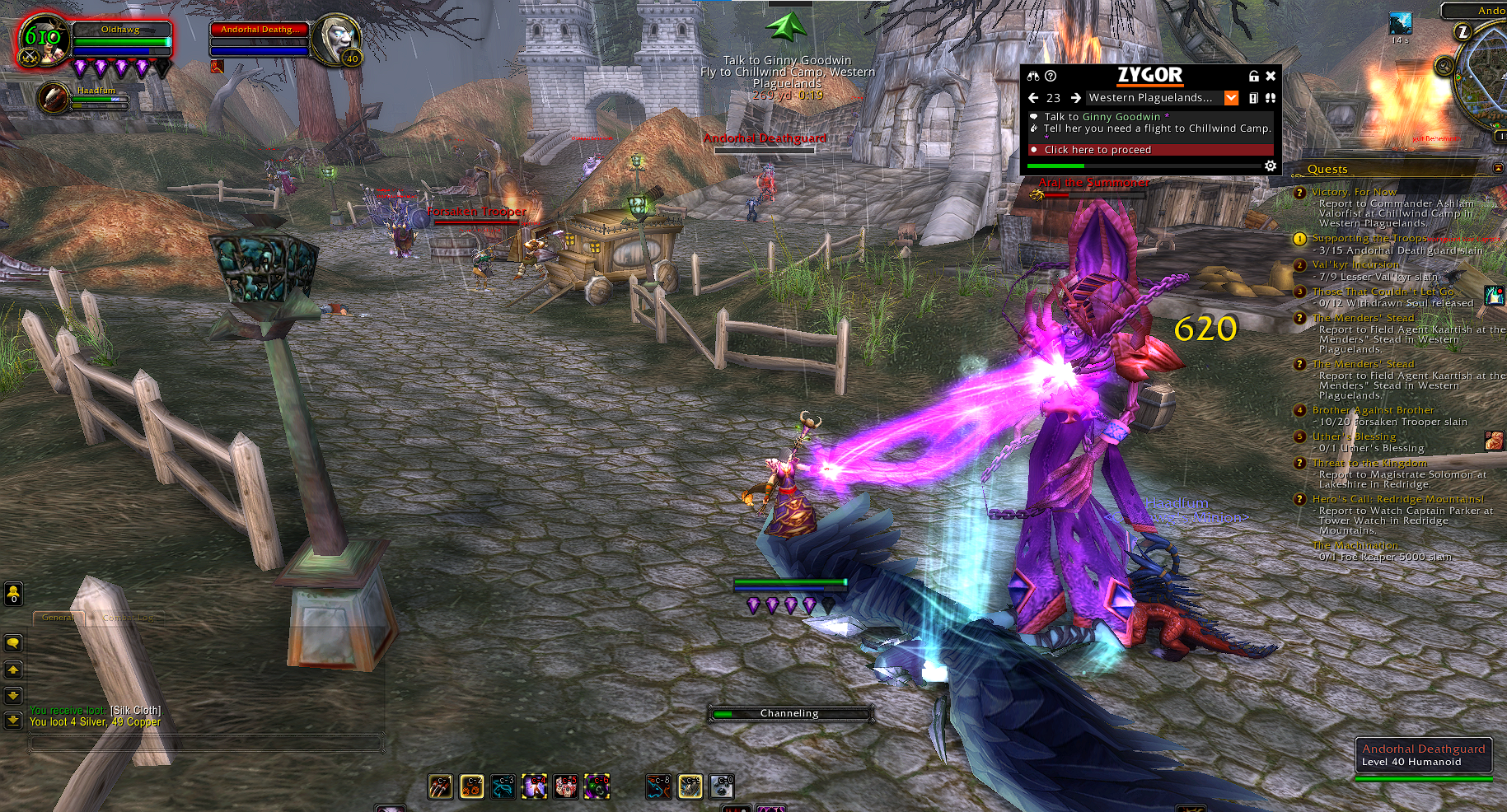1507x812 pixels.
Task: Open the Zygor help question mark
Action: [x=1051, y=76]
